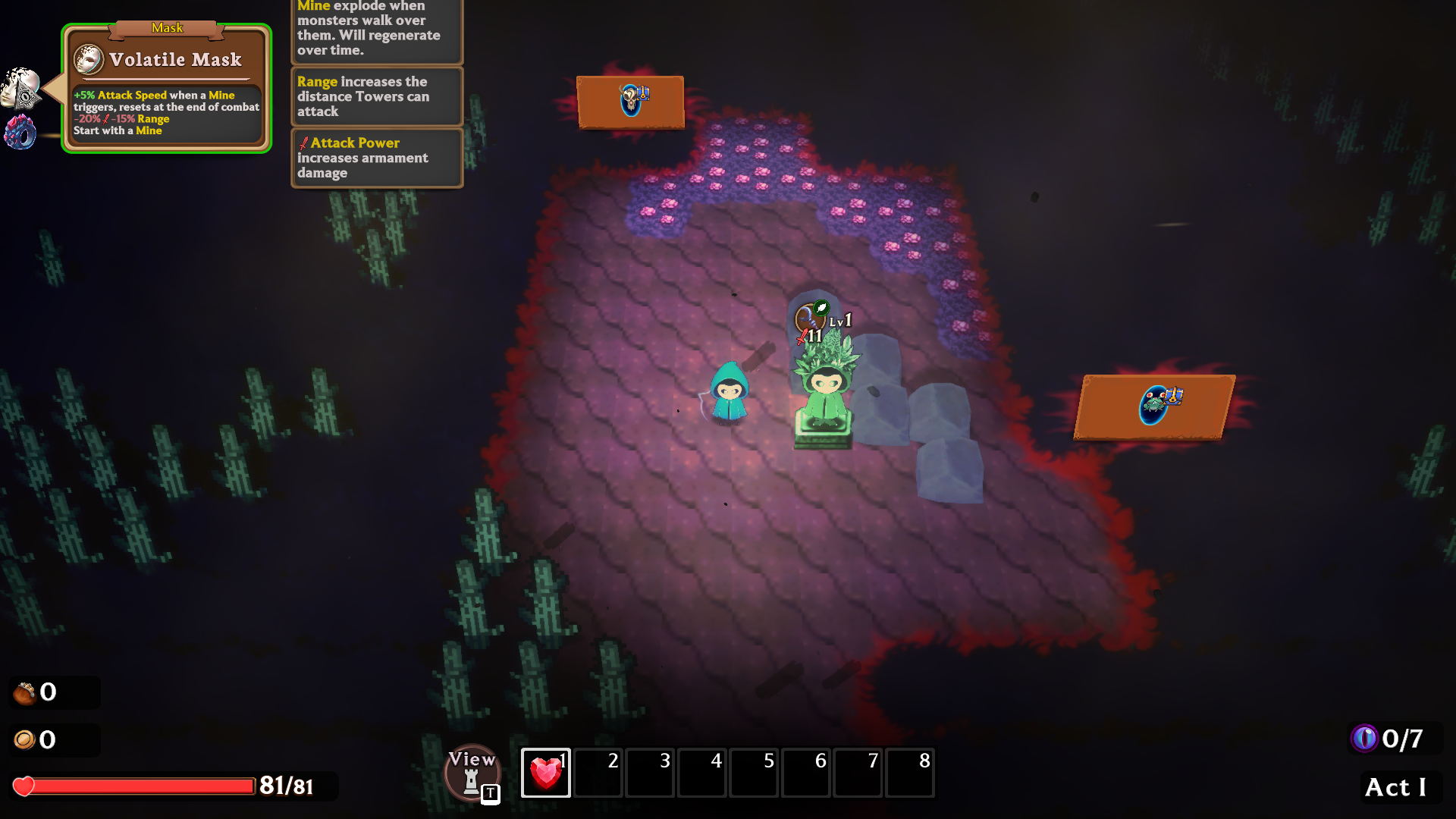
Task: Select the heart item in hotbar slot 1
Action: [x=545, y=773]
